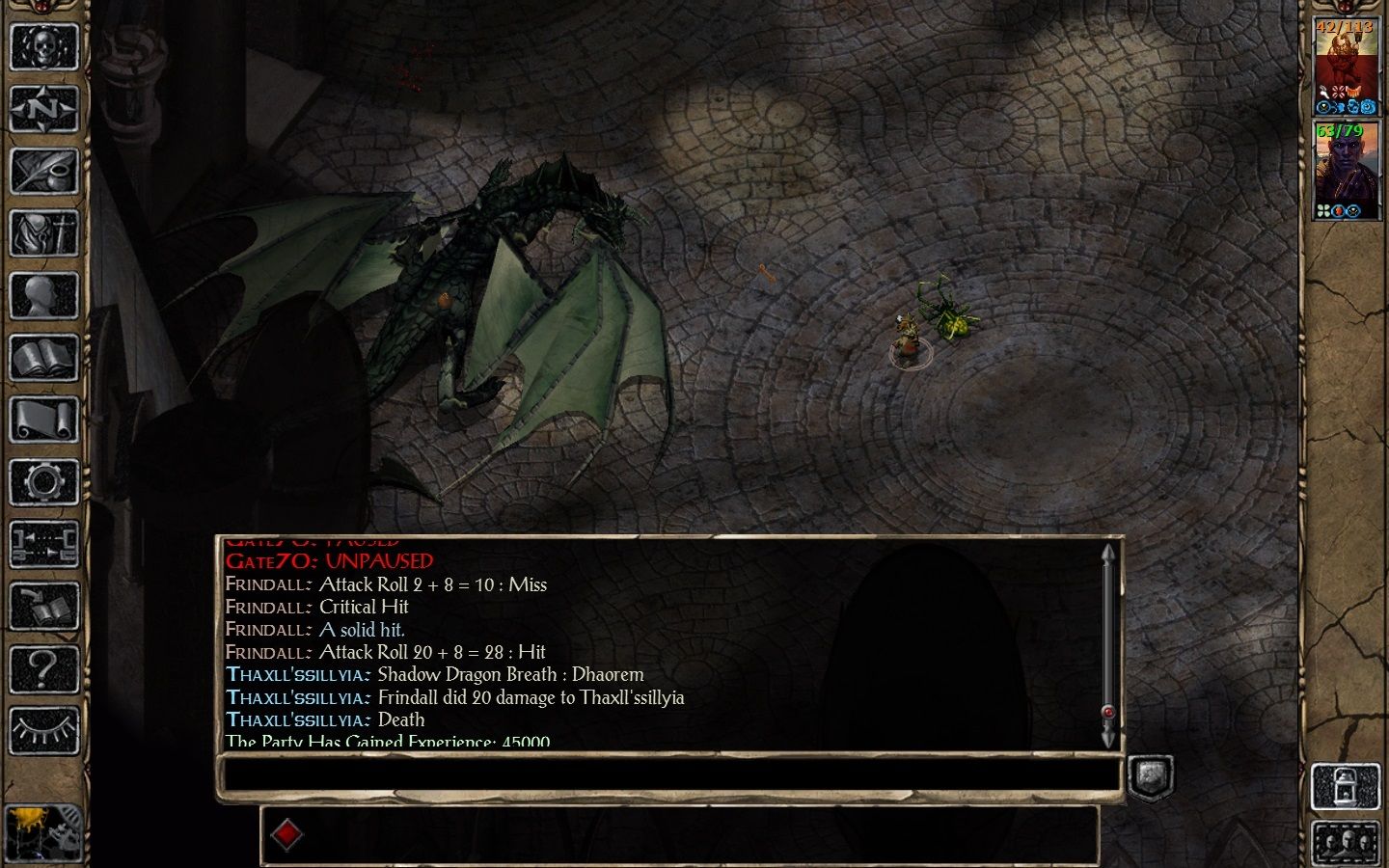The image size is (1389, 868).
Task: Hide the interface with the closed eye button
Action: (x=43, y=731)
